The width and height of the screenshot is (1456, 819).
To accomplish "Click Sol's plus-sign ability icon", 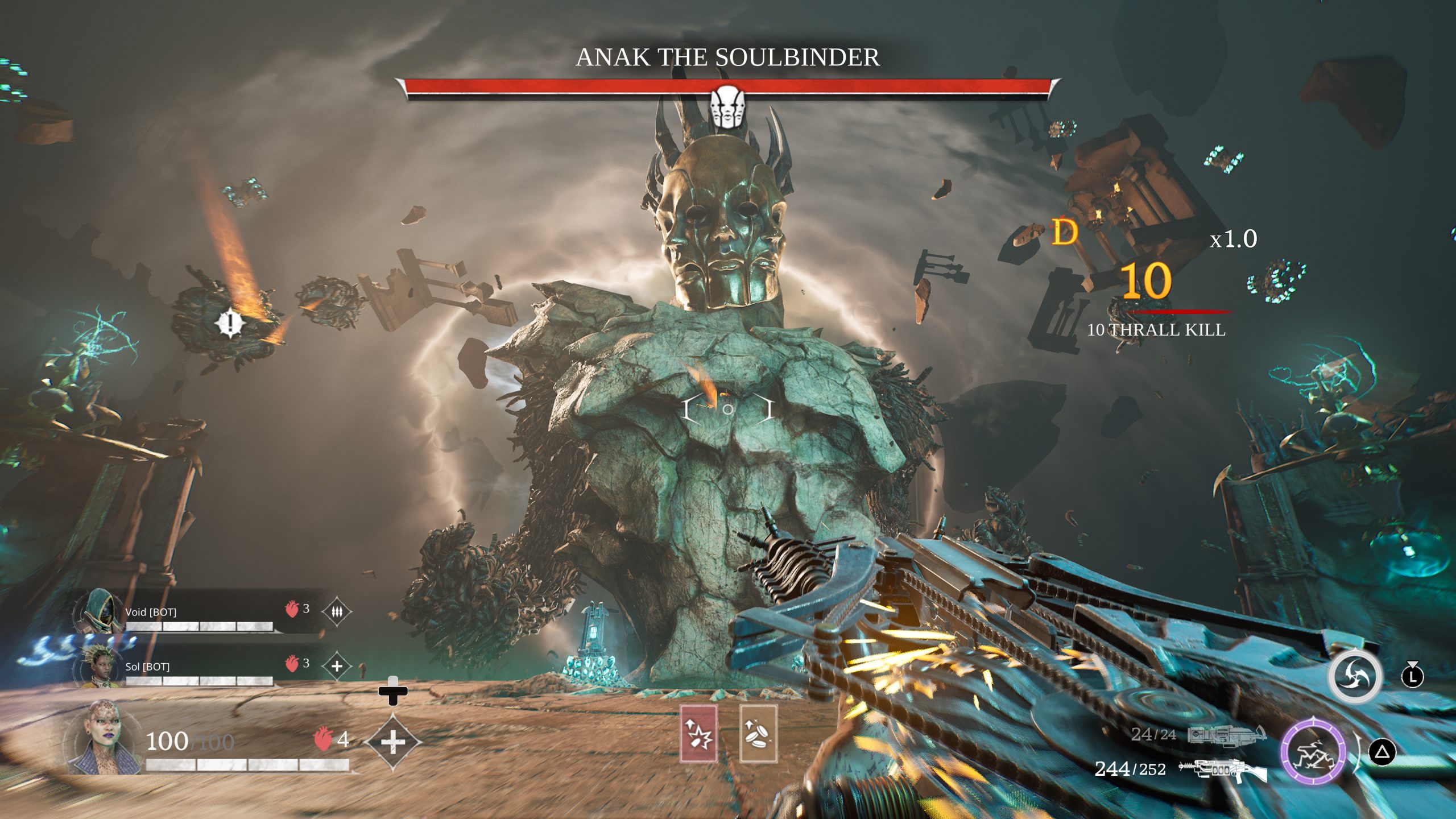I will [337, 666].
